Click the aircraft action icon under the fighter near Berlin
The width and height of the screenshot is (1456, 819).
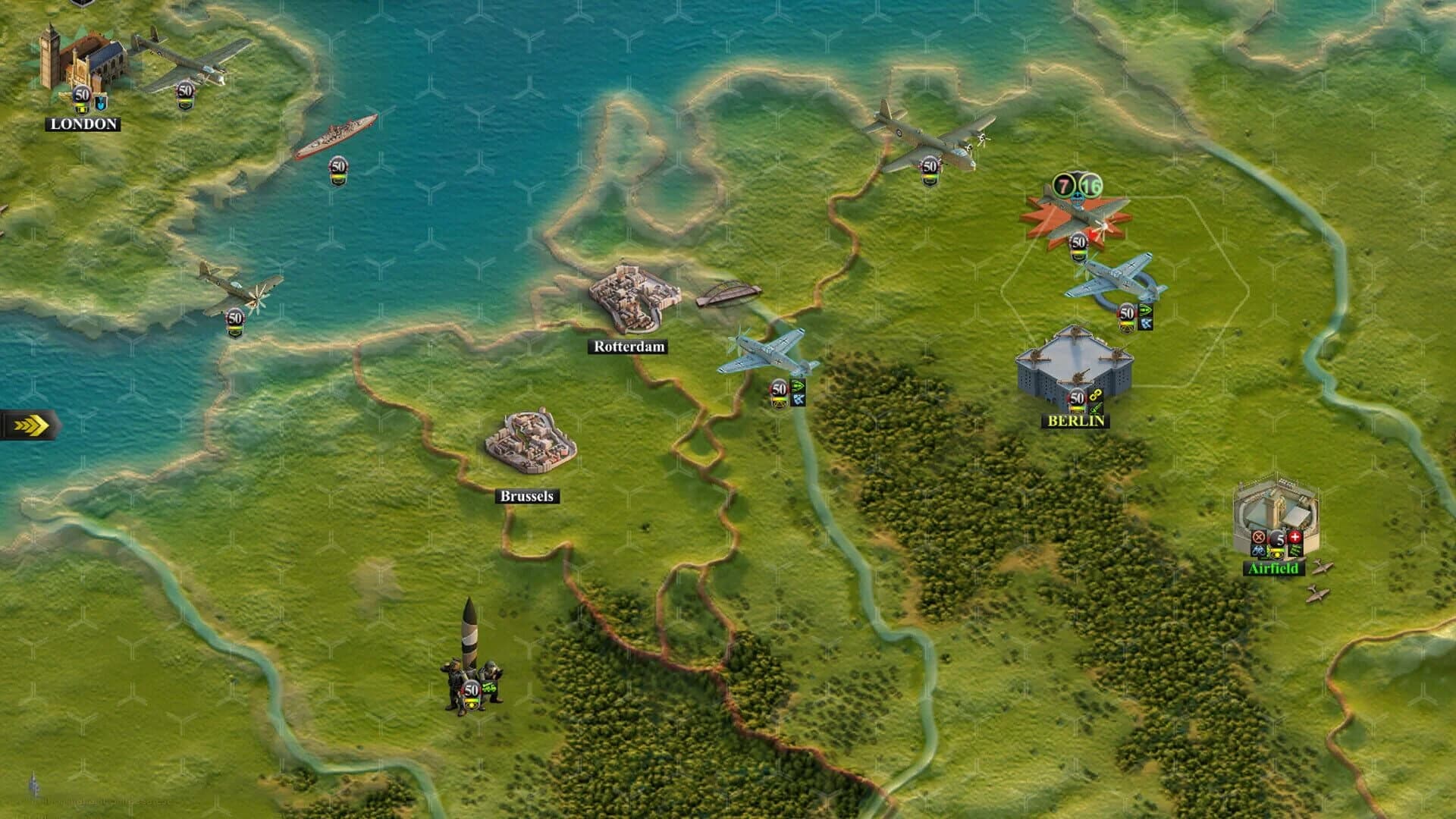pyautogui.click(x=1146, y=325)
